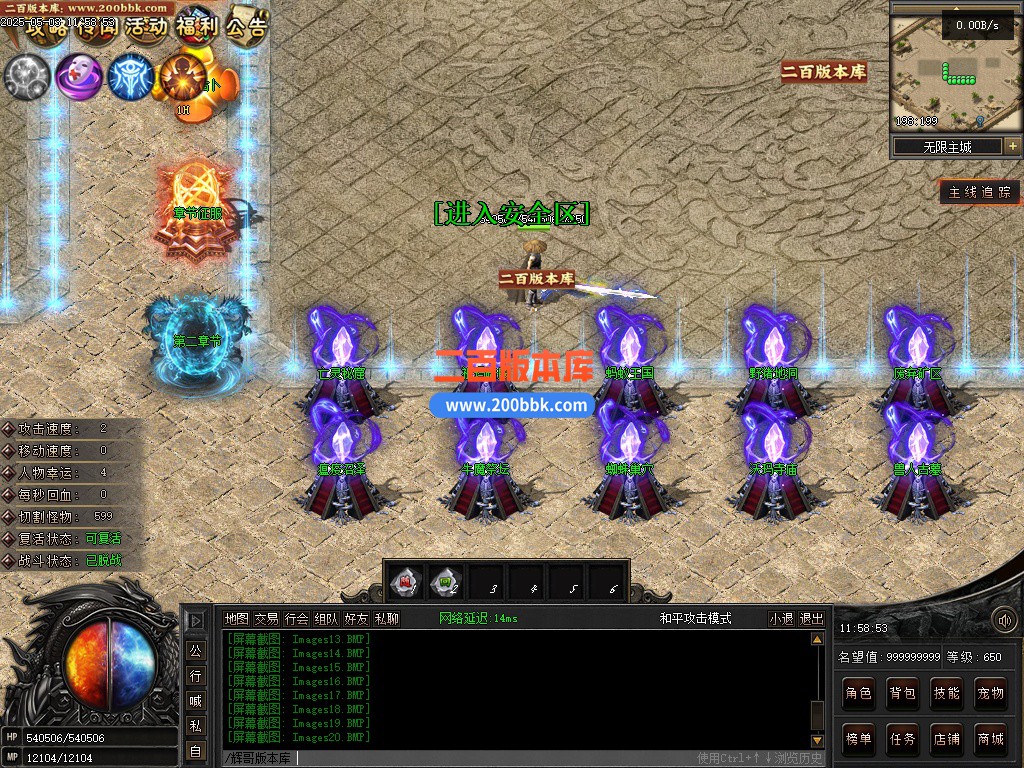Open the 公告 announcement scroll
Viewport: 1024px width, 768px height.
pos(246,26)
